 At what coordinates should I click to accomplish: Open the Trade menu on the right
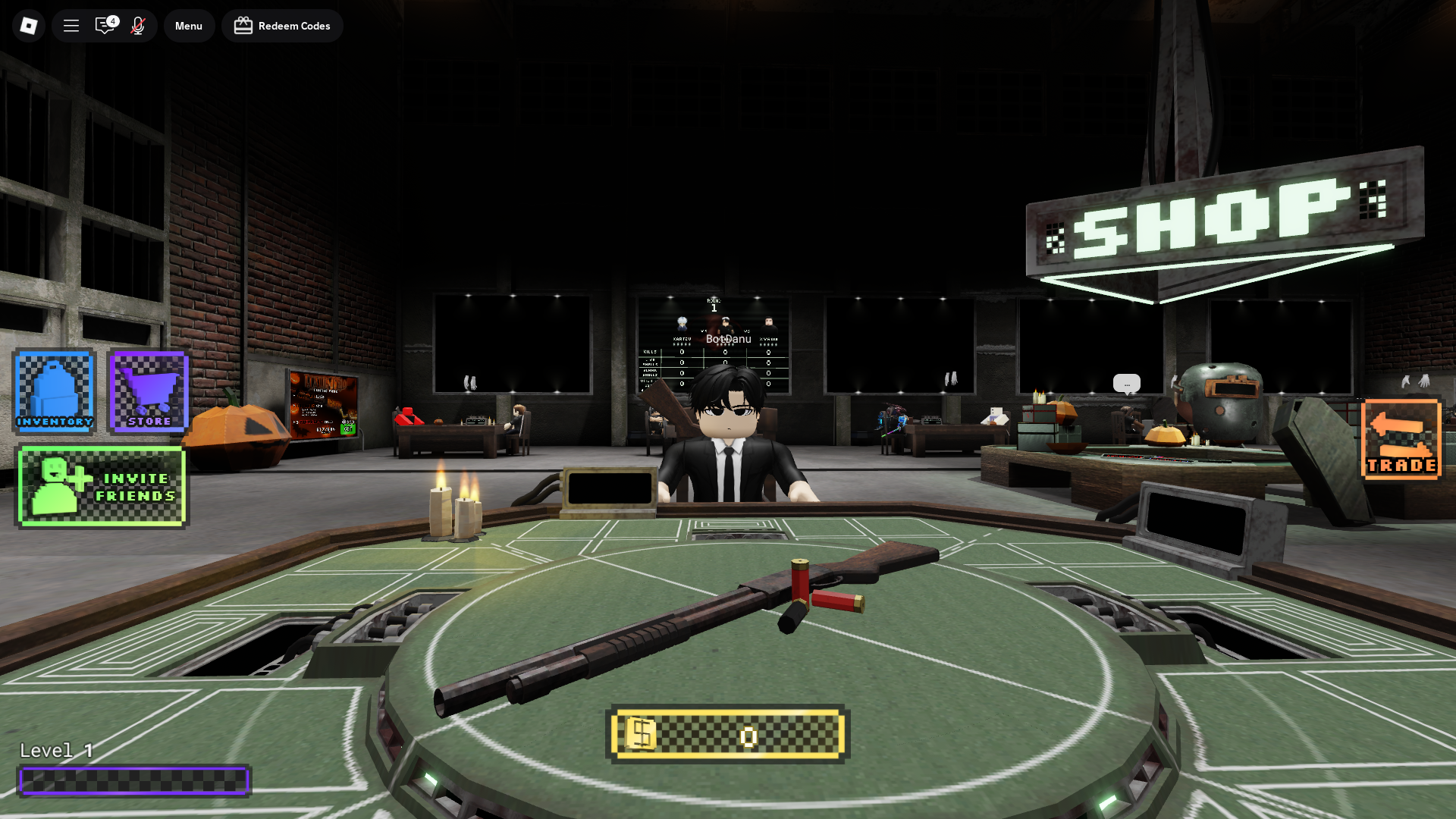click(x=1401, y=440)
